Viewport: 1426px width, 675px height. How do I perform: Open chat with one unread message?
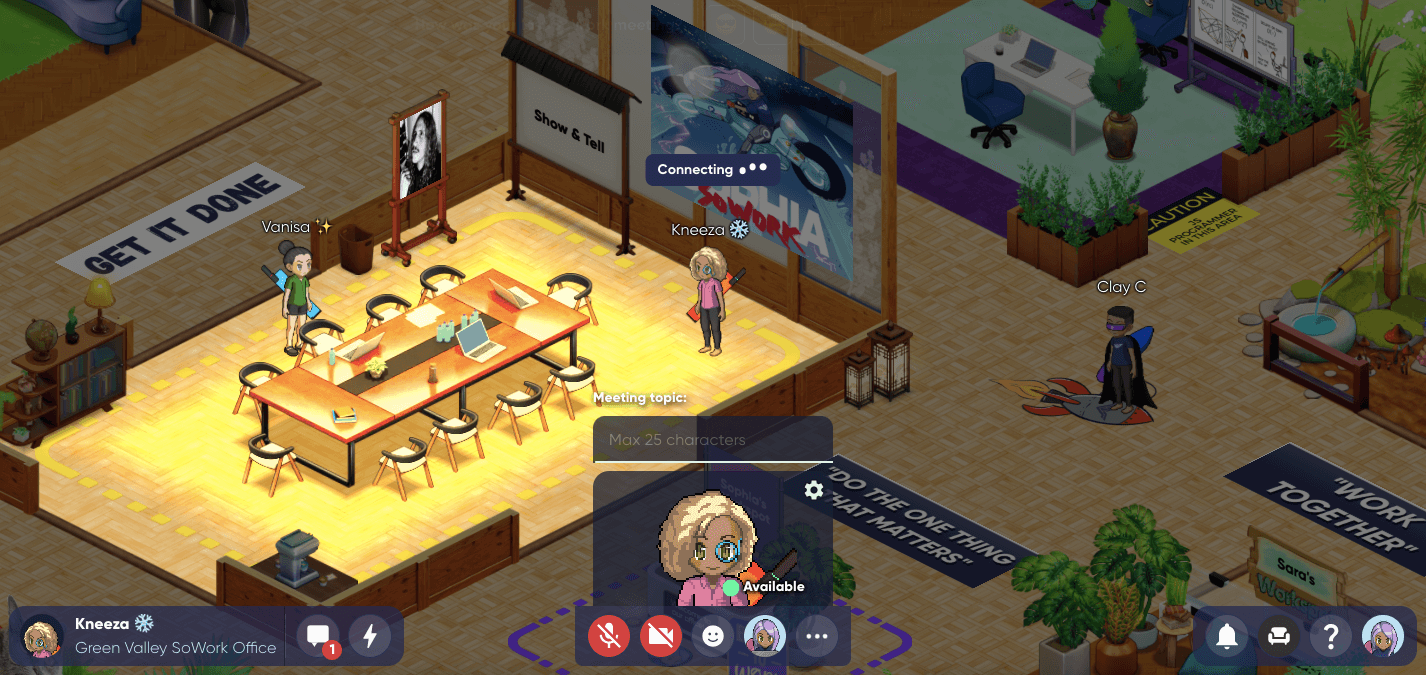pos(319,636)
